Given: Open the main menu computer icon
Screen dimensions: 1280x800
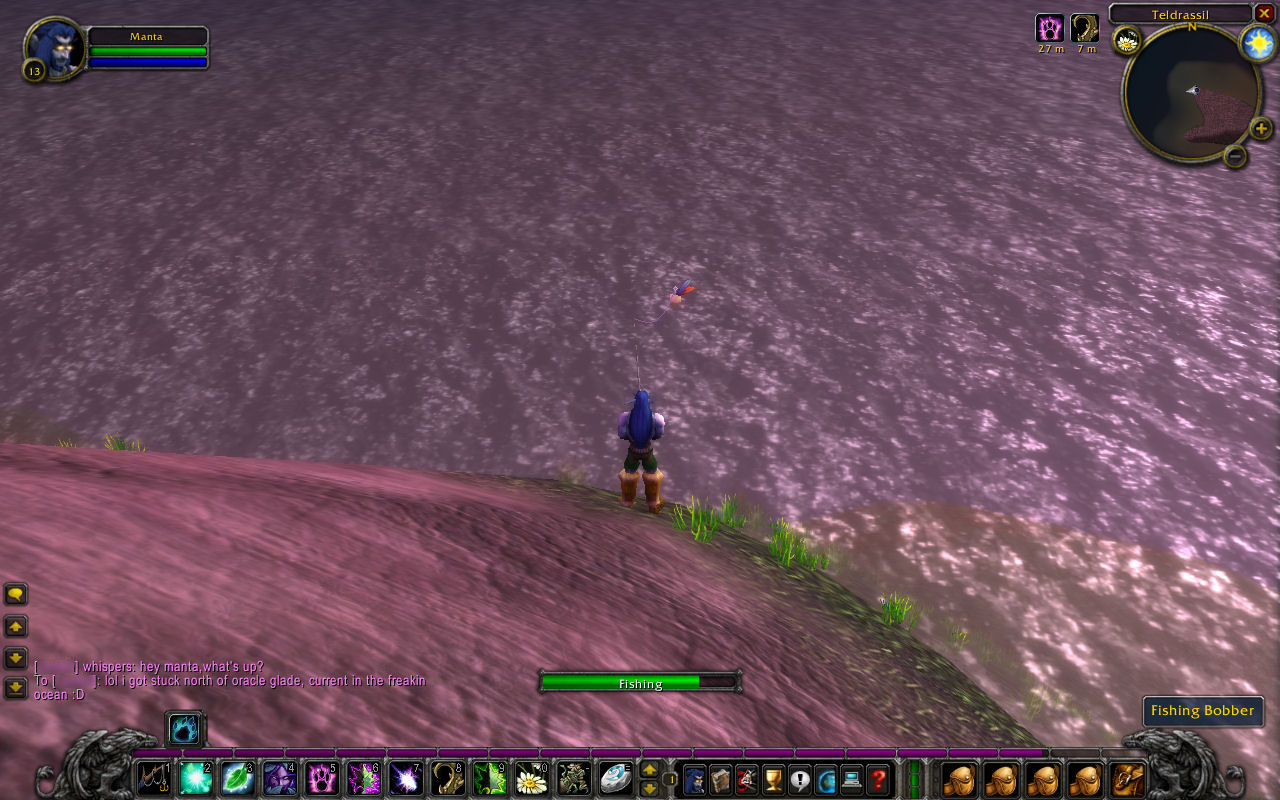Looking at the screenshot, I should click(852, 778).
